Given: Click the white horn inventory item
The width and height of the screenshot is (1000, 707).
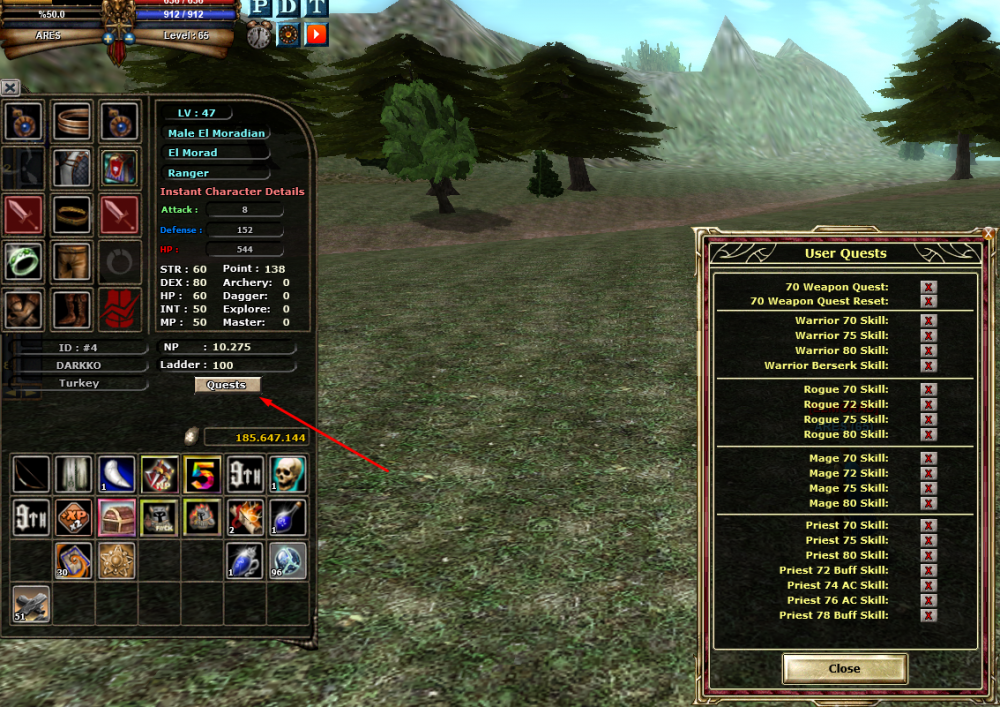Looking at the screenshot, I should point(117,474).
